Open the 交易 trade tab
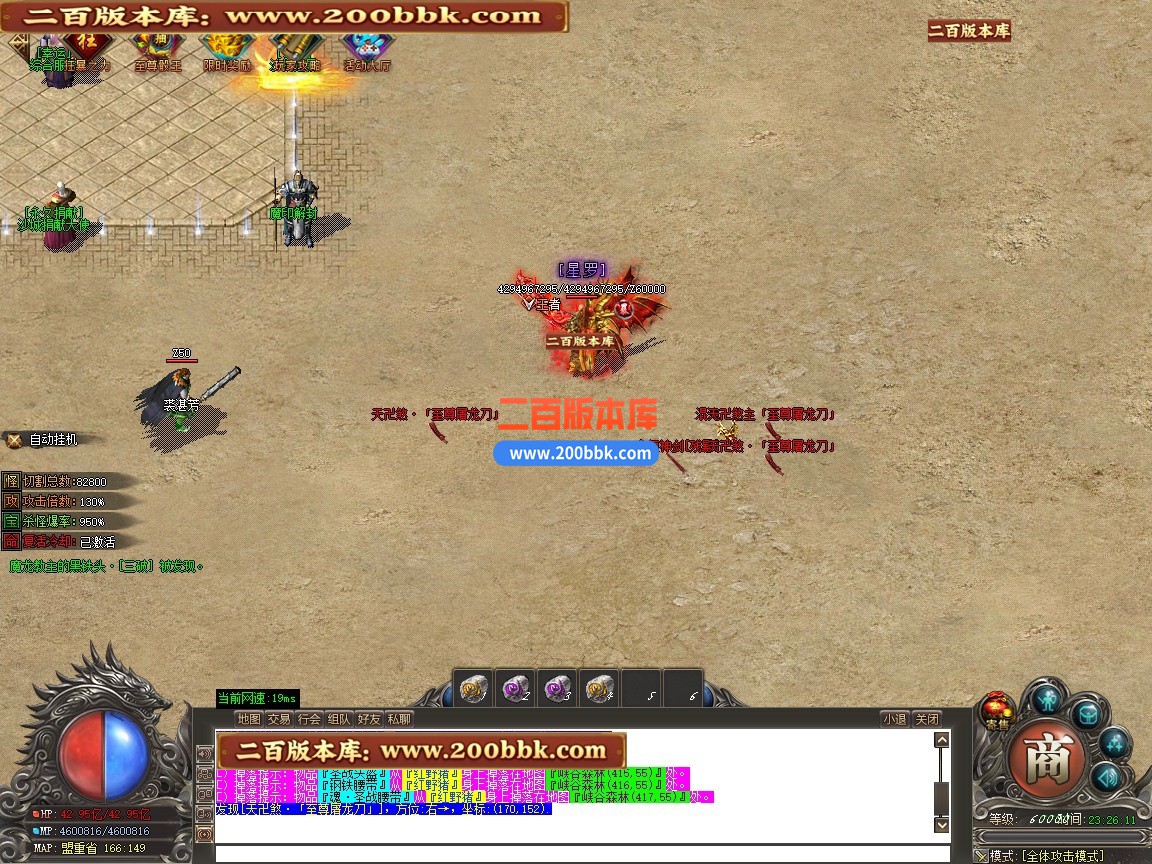This screenshot has height=864, width=1152. [279, 719]
